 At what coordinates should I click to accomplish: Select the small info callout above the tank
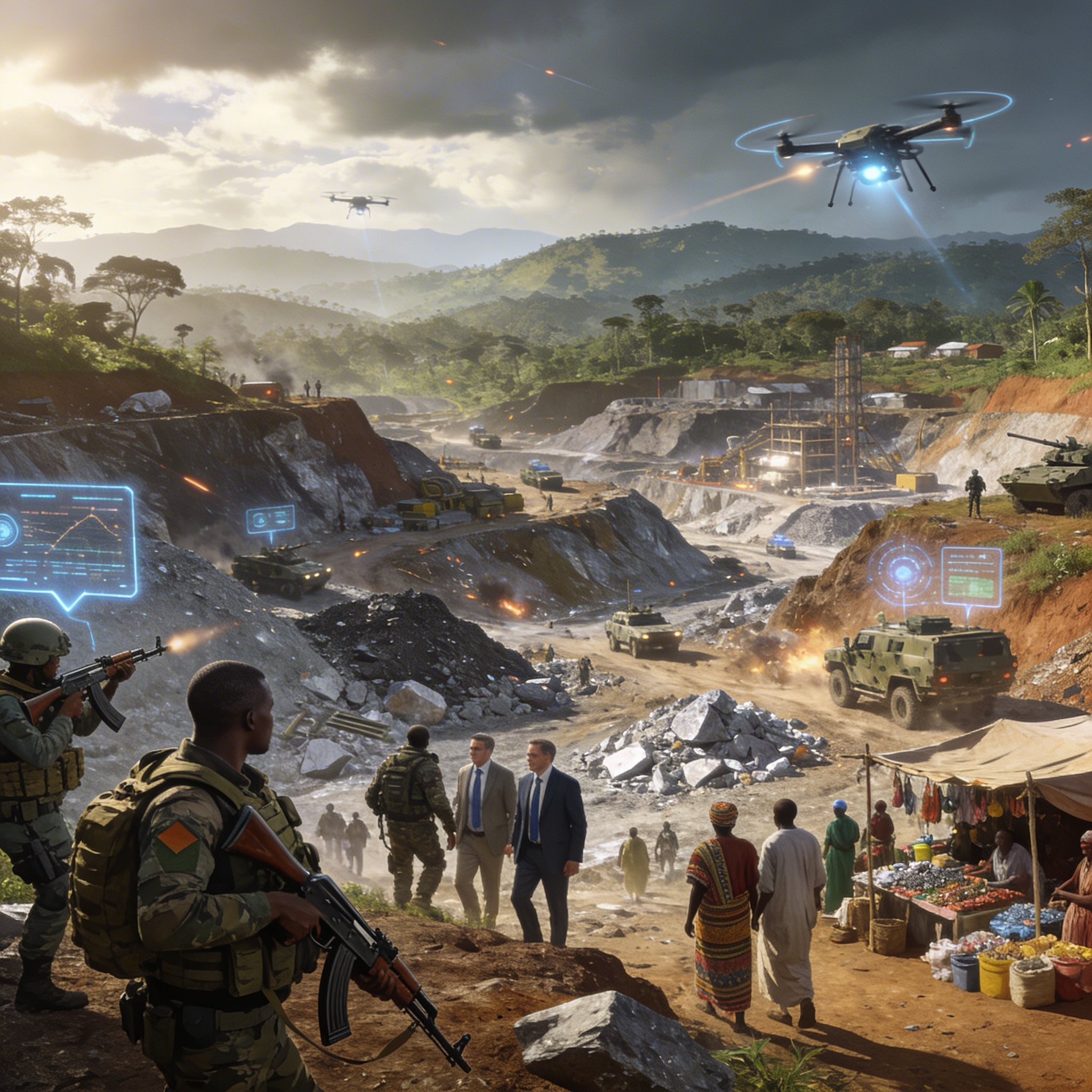(270, 519)
